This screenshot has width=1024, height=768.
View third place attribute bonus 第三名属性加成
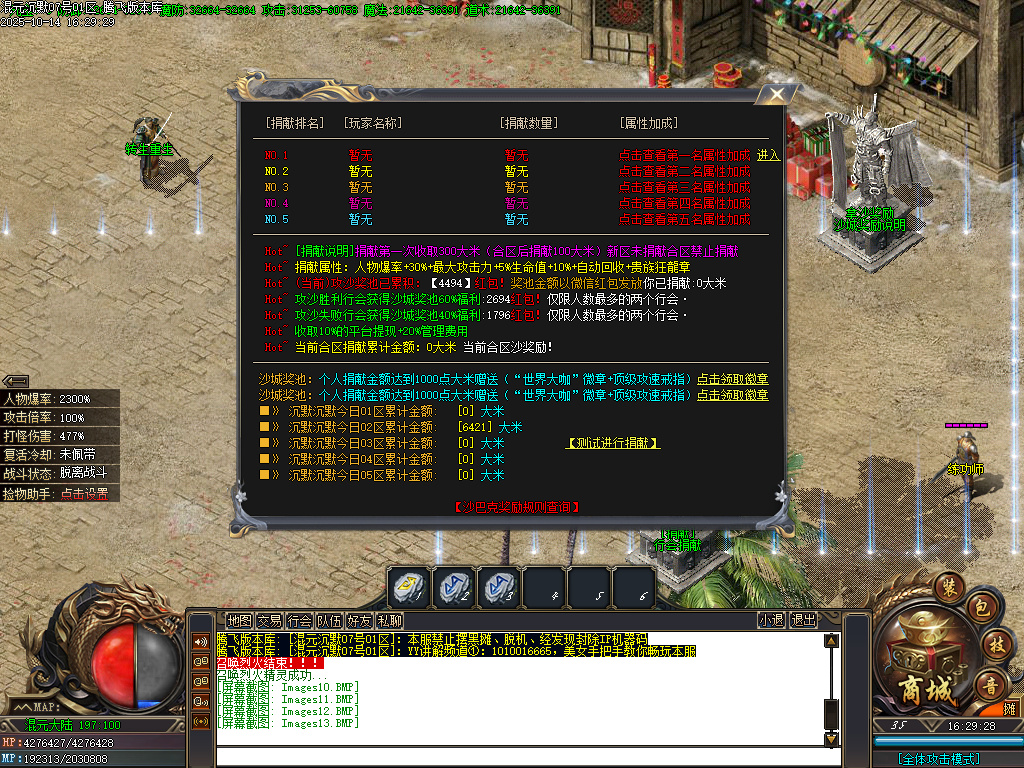(x=684, y=187)
